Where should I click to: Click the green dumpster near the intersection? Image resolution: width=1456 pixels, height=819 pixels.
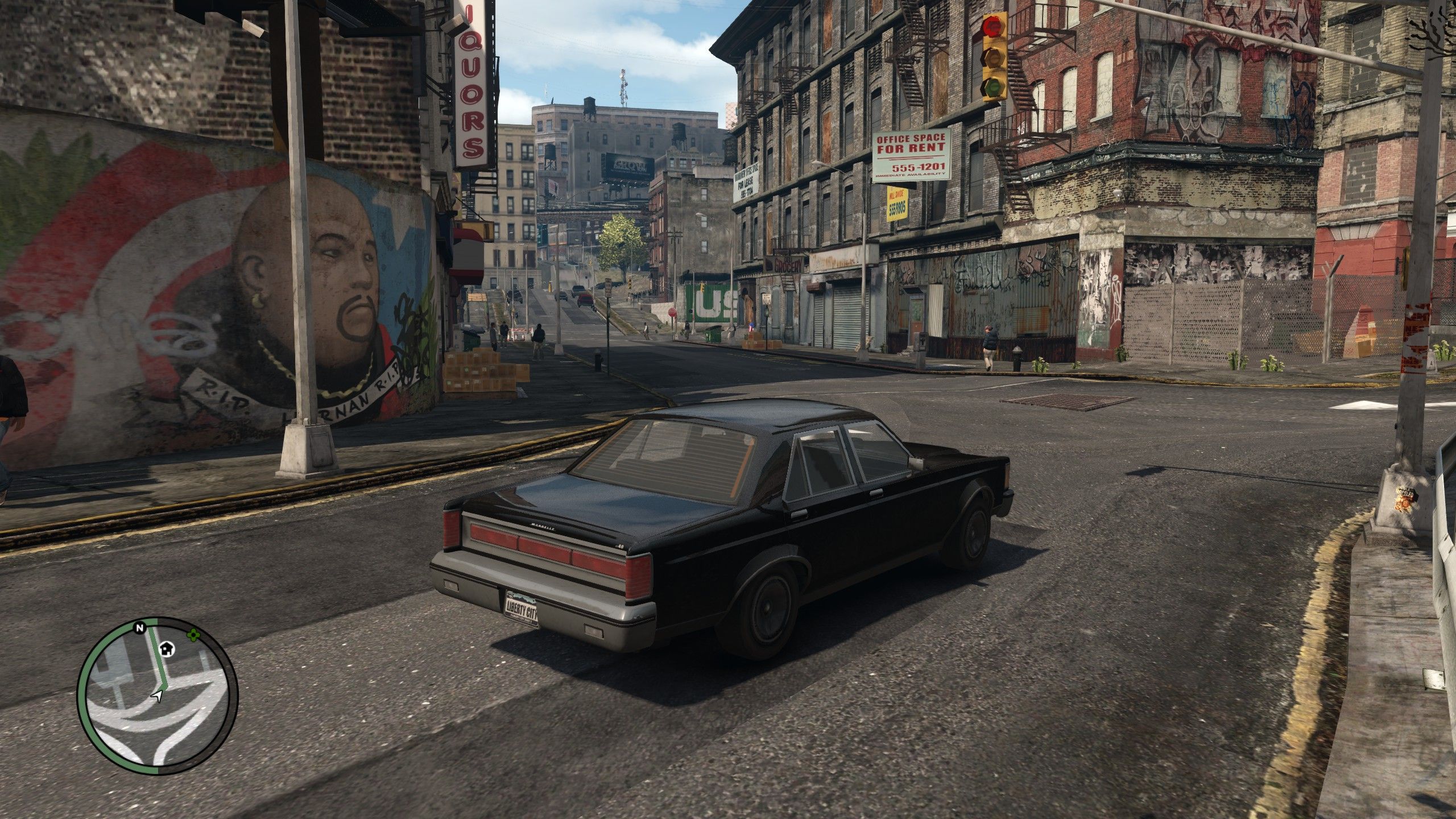[x=714, y=335]
